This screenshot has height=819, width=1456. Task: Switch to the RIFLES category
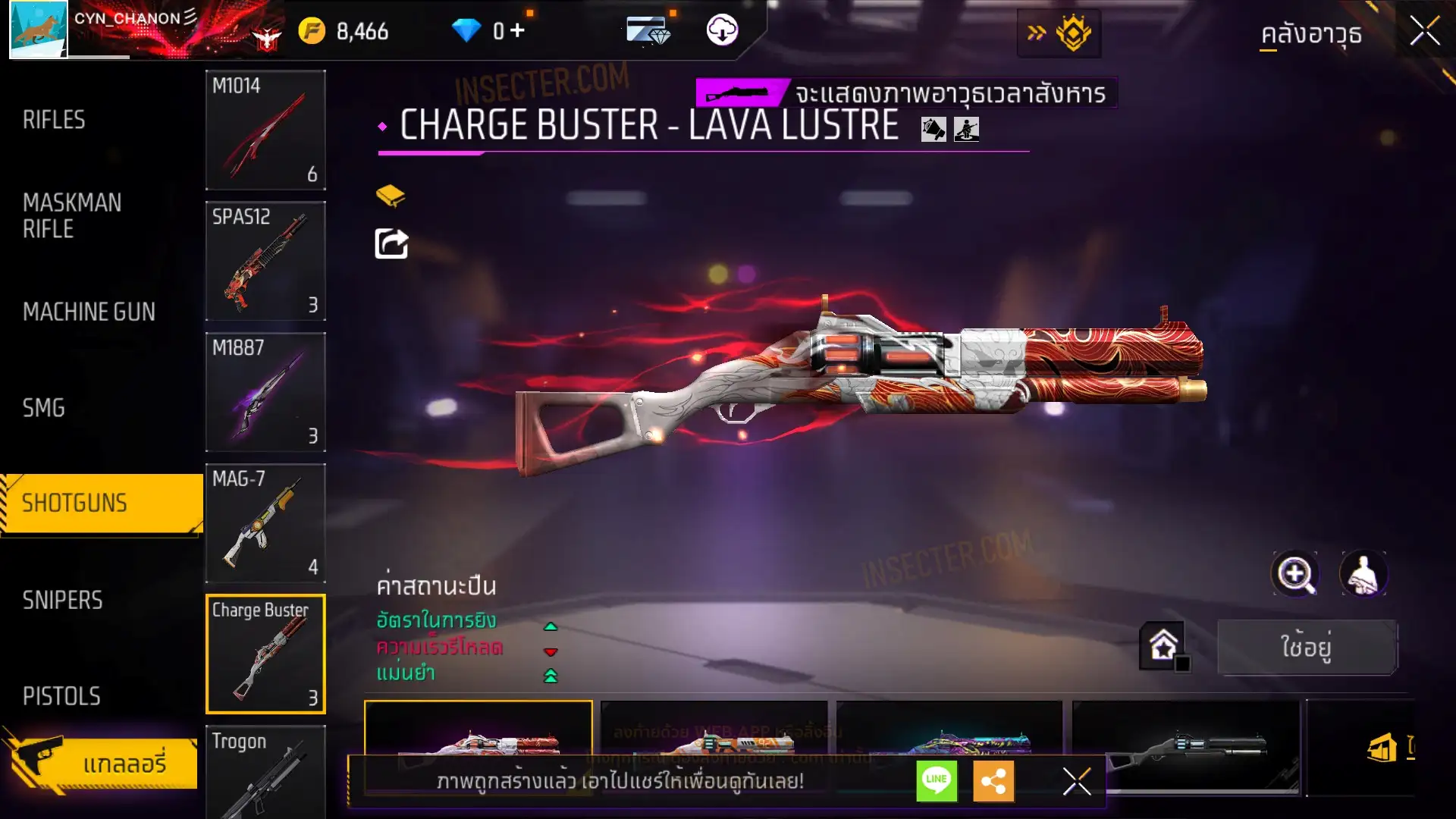(54, 120)
